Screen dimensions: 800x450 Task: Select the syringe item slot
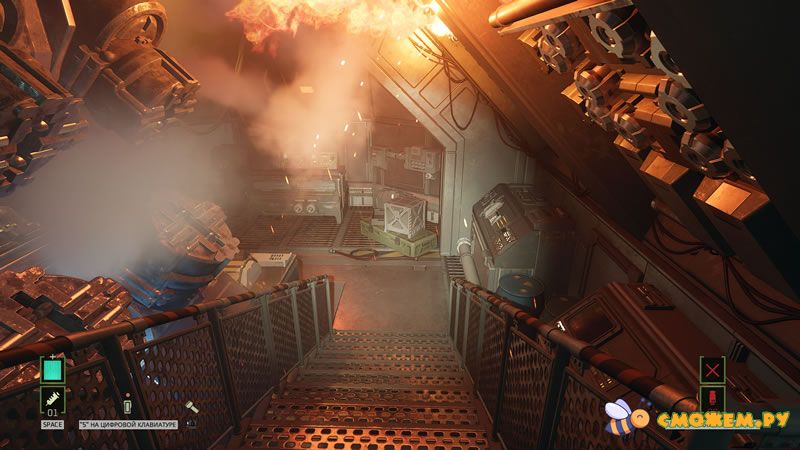tap(52, 401)
